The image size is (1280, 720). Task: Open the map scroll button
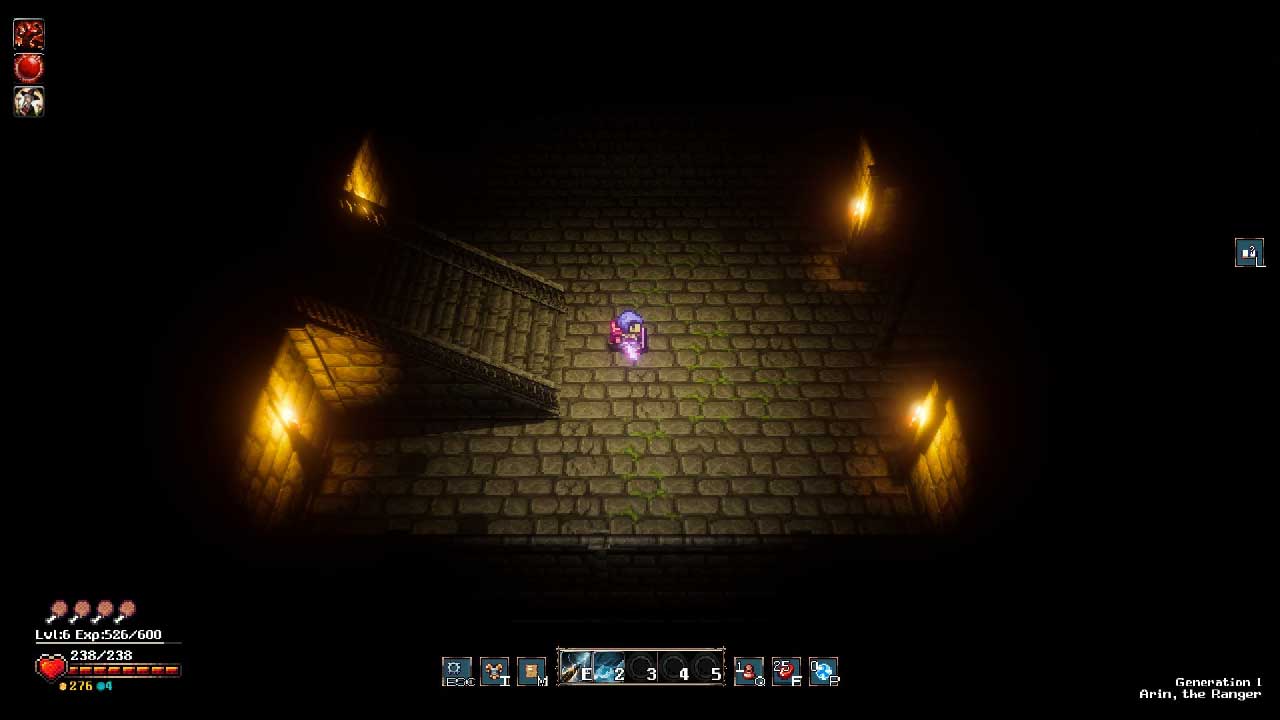[531, 670]
